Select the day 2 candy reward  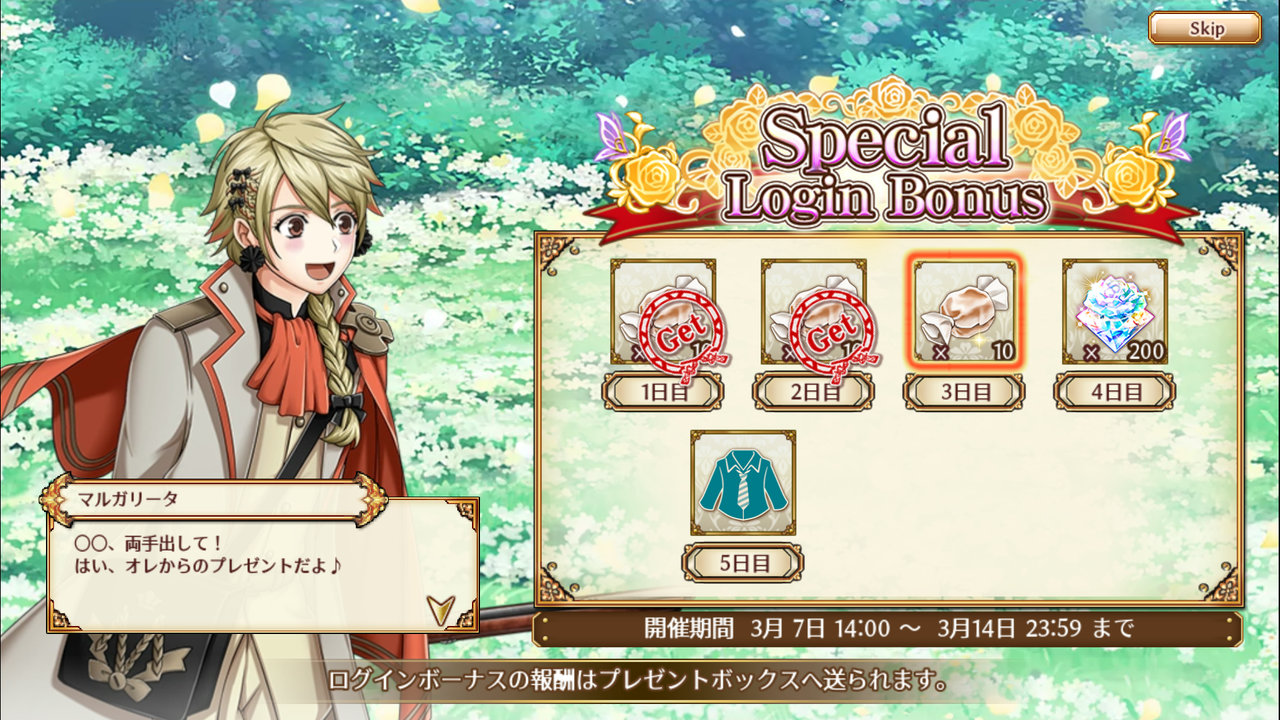tap(814, 312)
